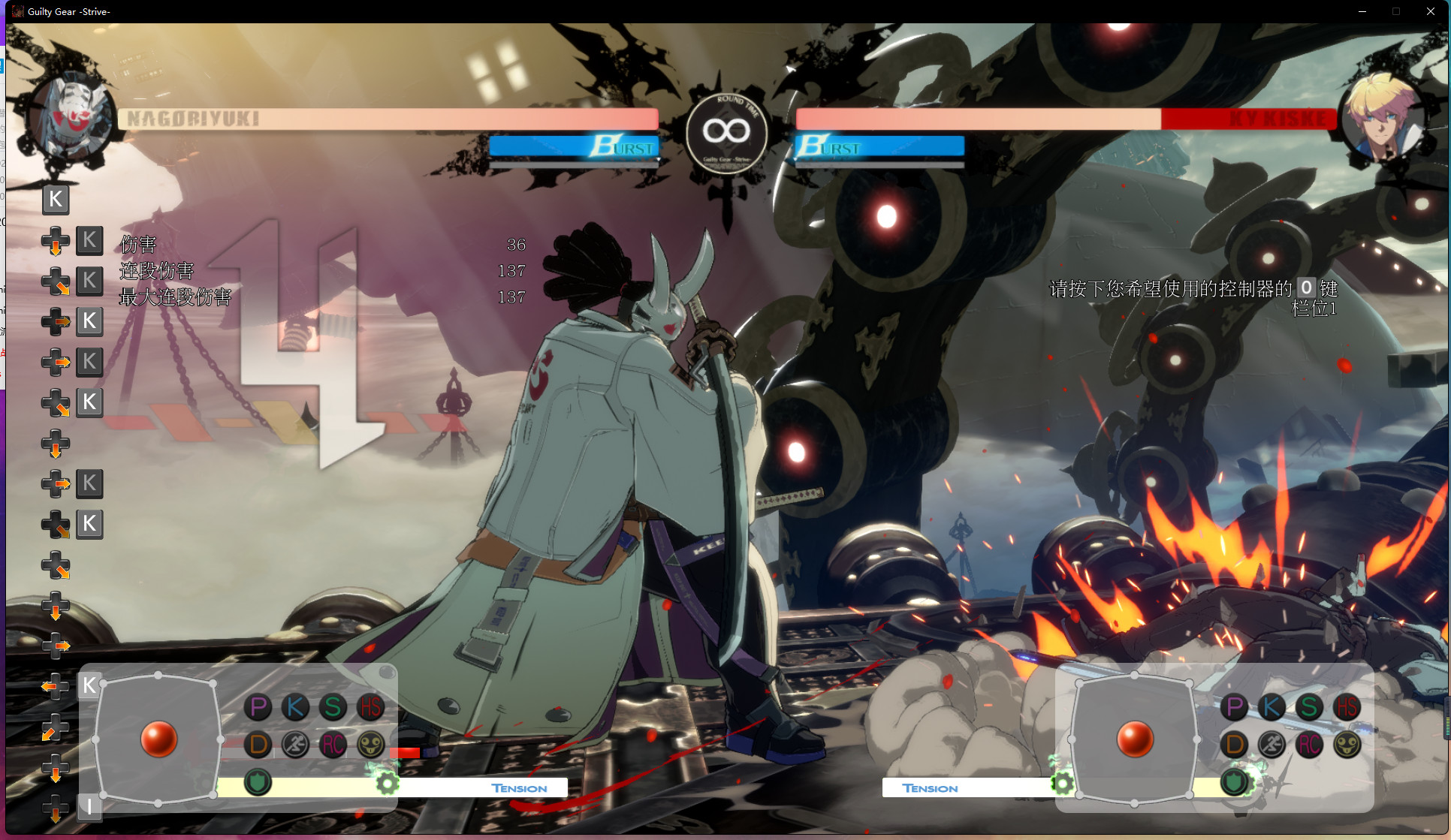
Task: Select the Dash running-figure icon
Action: (x=296, y=745)
